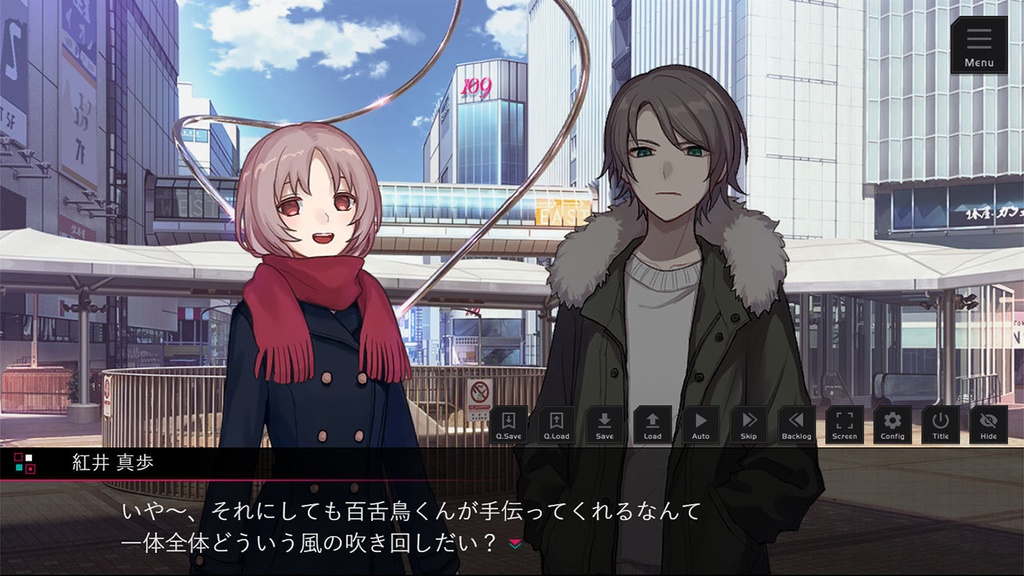The image size is (1024, 576).
Task: Quick save with Q.Save
Action: point(508,424)
